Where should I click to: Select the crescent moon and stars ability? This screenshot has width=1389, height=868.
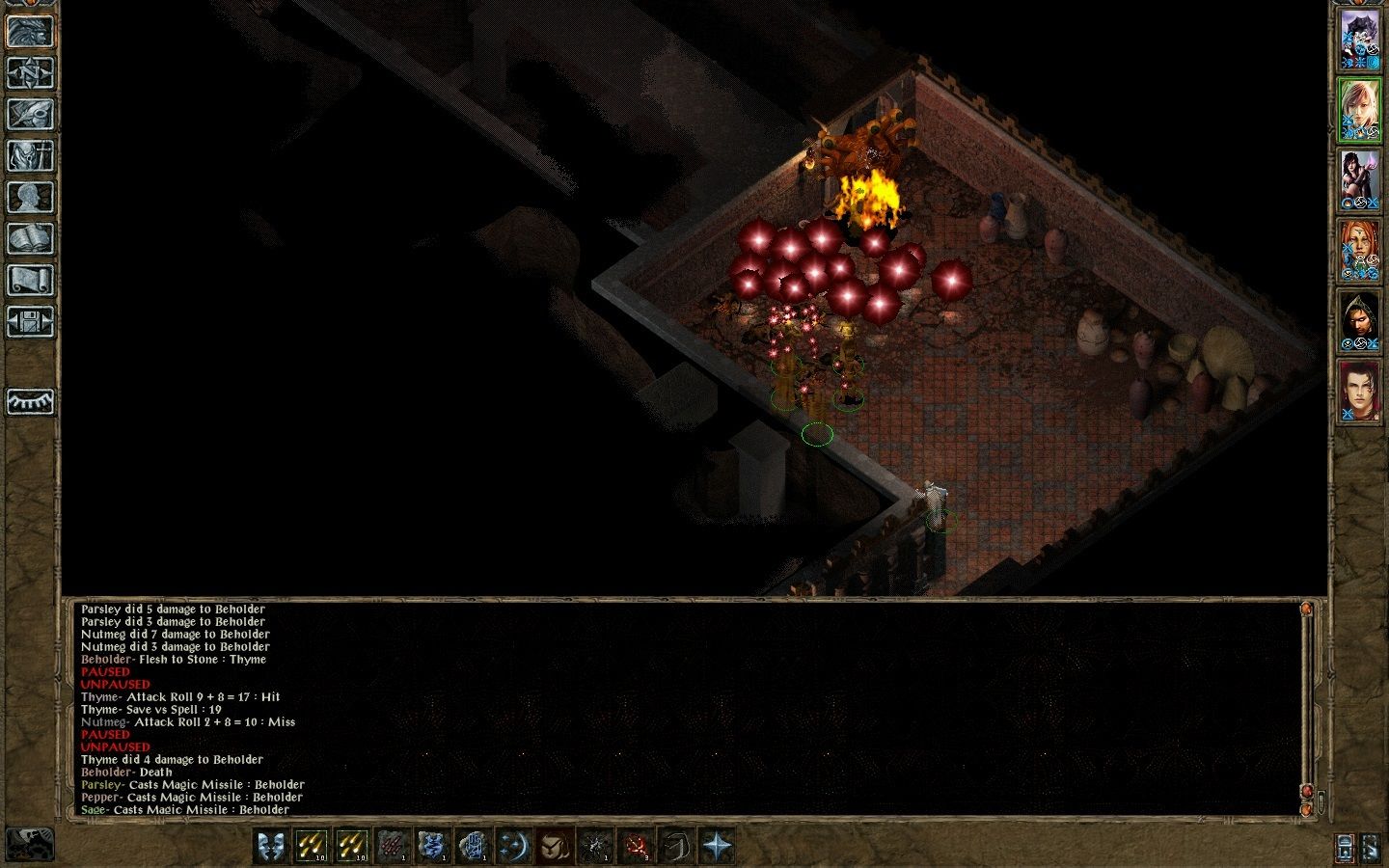click(514, 846)
